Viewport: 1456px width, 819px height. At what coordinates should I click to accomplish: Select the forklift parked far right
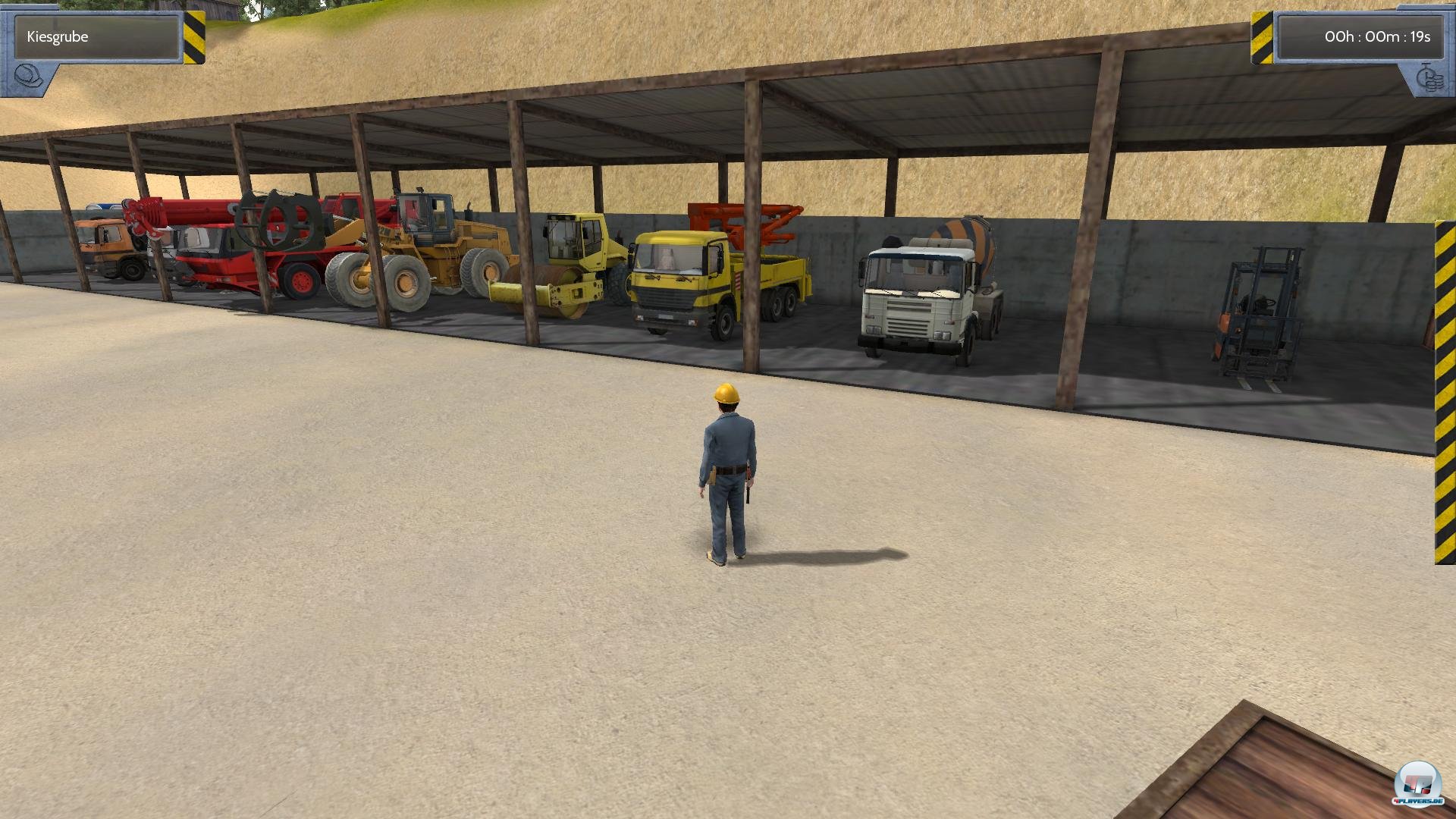click(1259, 311)
